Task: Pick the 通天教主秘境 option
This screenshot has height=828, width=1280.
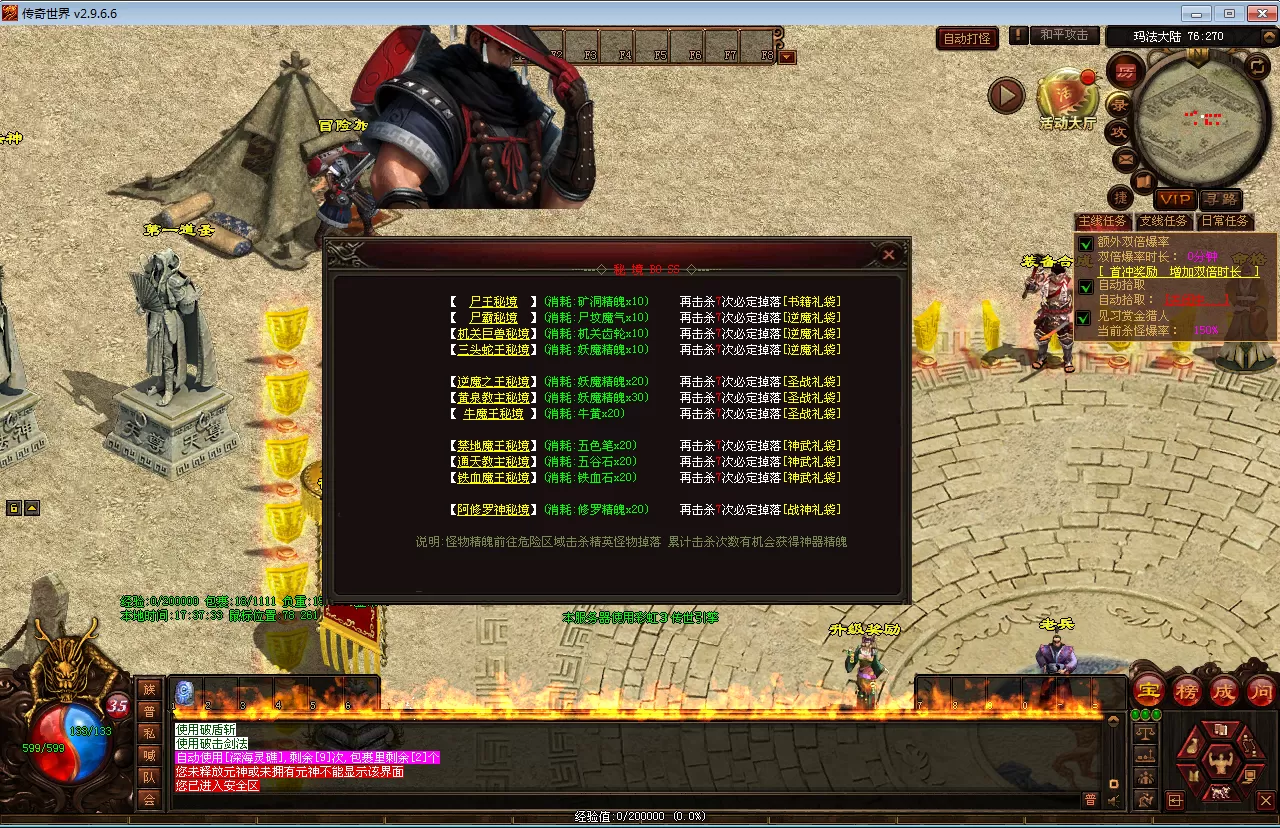Action: (493, 462)
